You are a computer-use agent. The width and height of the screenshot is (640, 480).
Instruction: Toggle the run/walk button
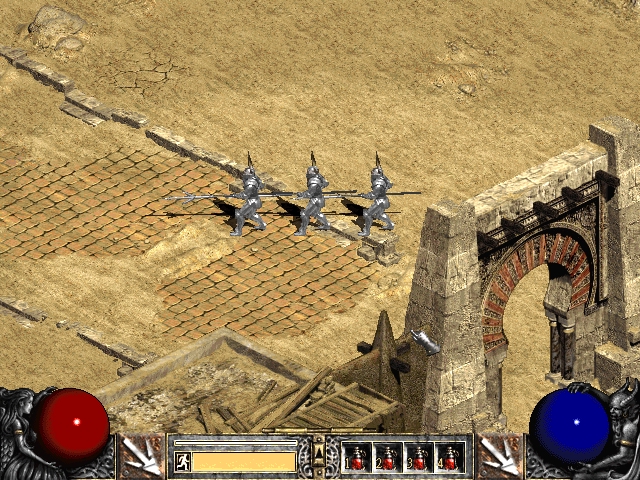(x=183, y=461)
